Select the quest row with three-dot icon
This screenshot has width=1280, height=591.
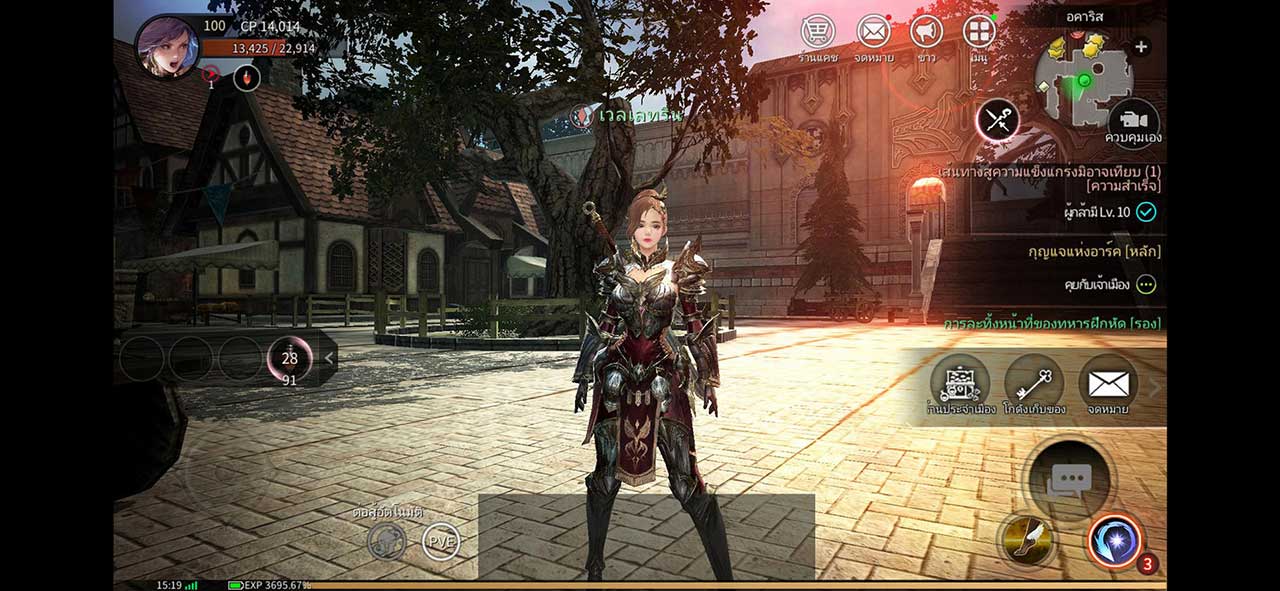click(1110, 285)
